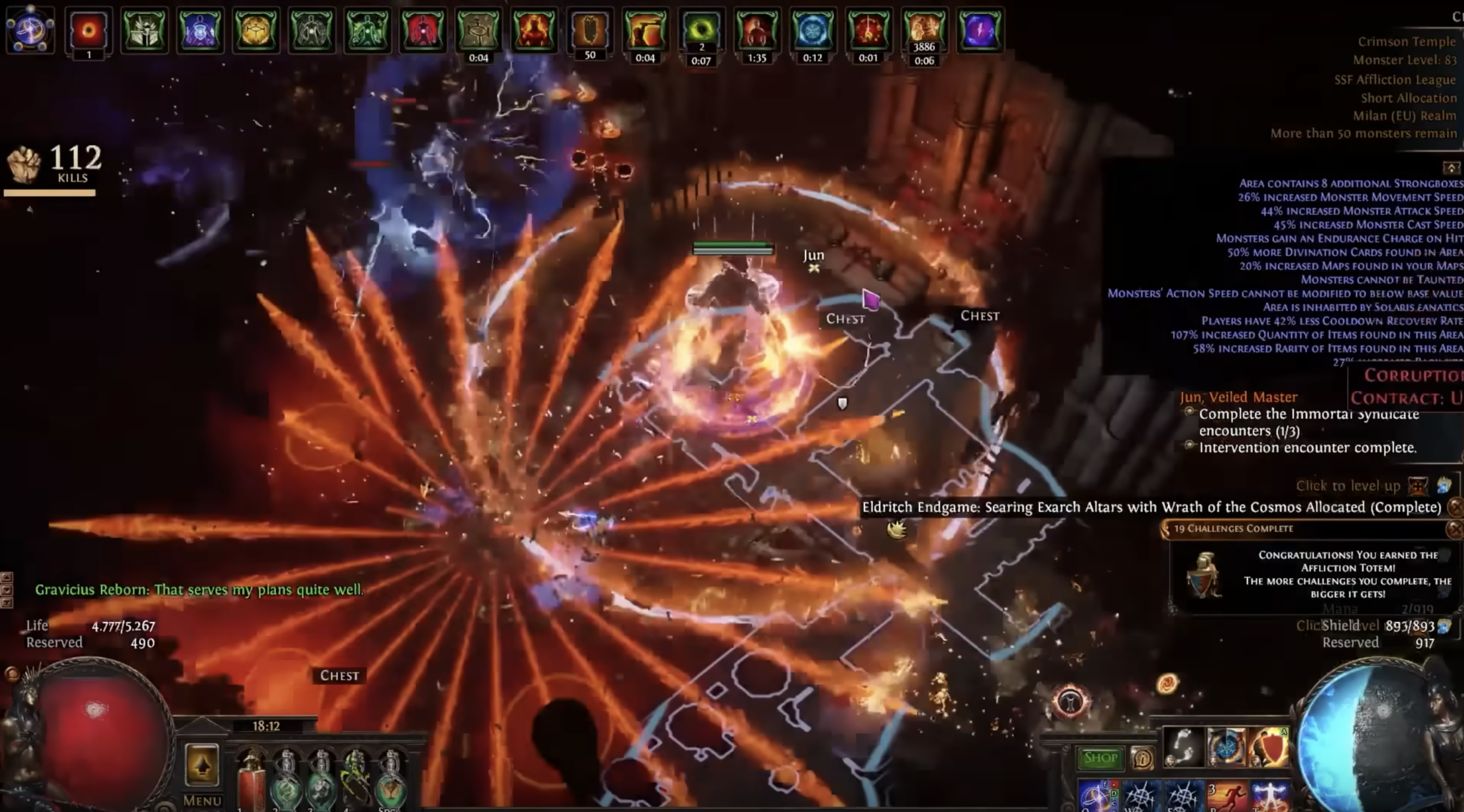Select the purple orb icon in the top-left corner
This screenshot has width=1464, height=812.
point(29,30)
